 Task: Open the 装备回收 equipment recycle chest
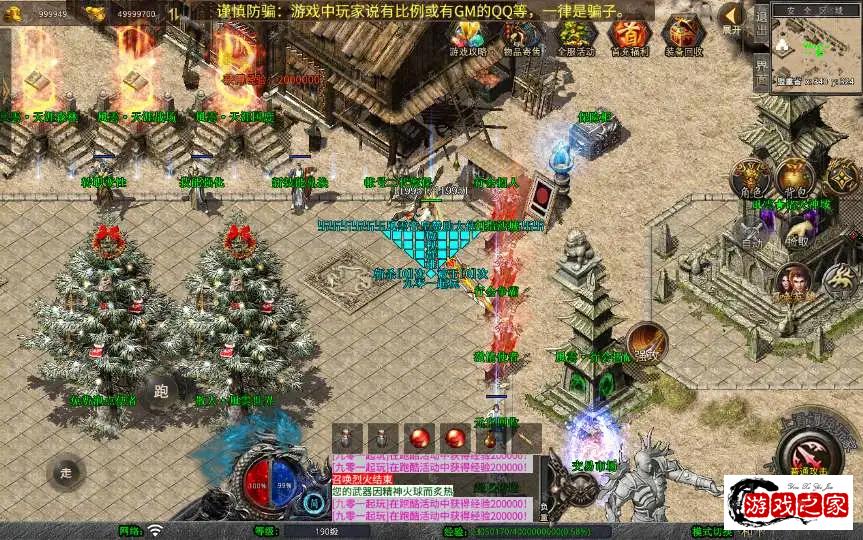[683, 37]
